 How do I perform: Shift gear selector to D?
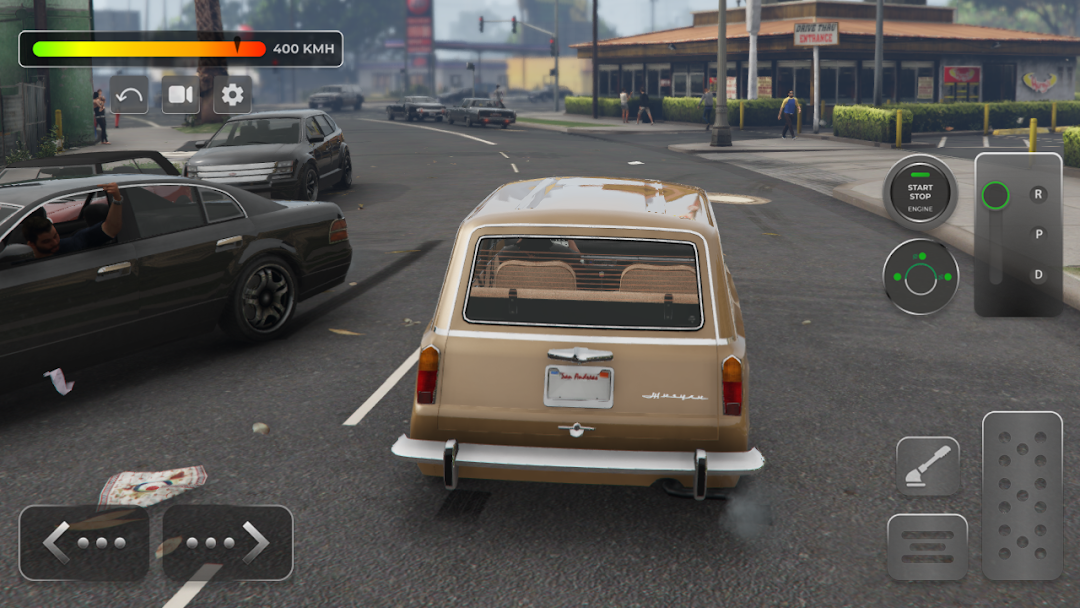pos(1038,274)
